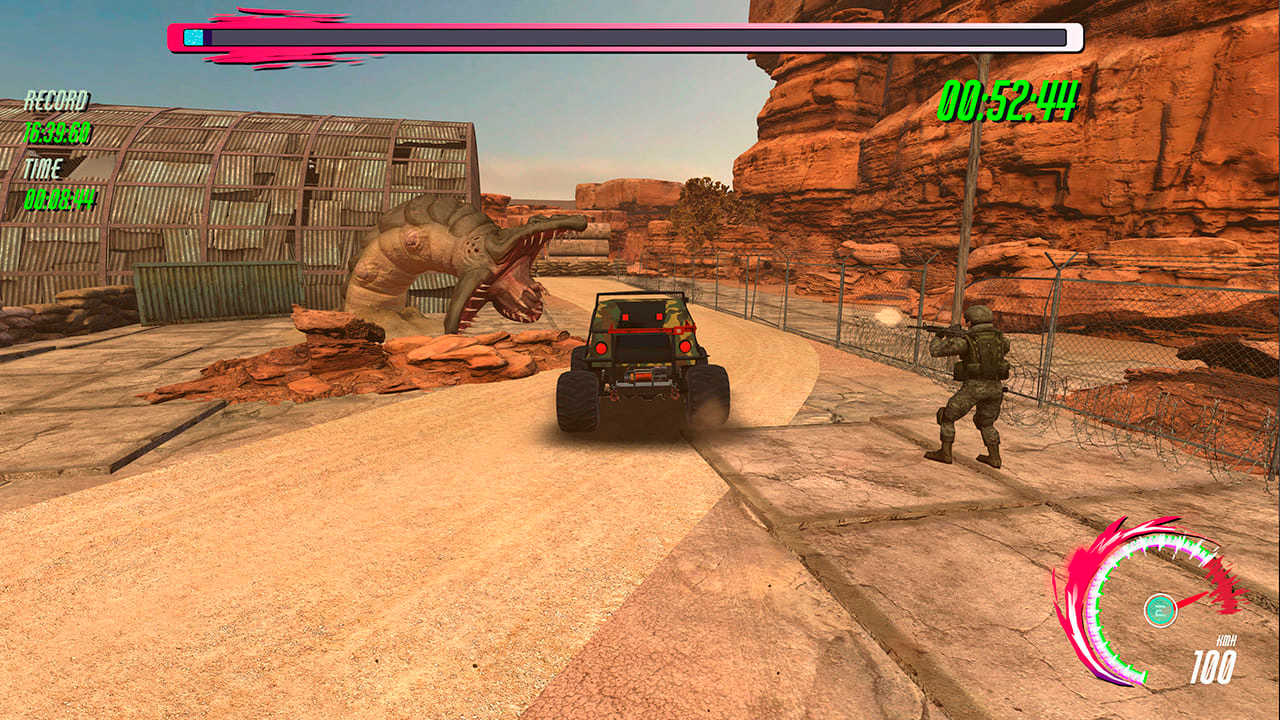This screenshot has width=1280, height=720.
Task: Select the monster truck in the center
Action: (x=640, y=360)
